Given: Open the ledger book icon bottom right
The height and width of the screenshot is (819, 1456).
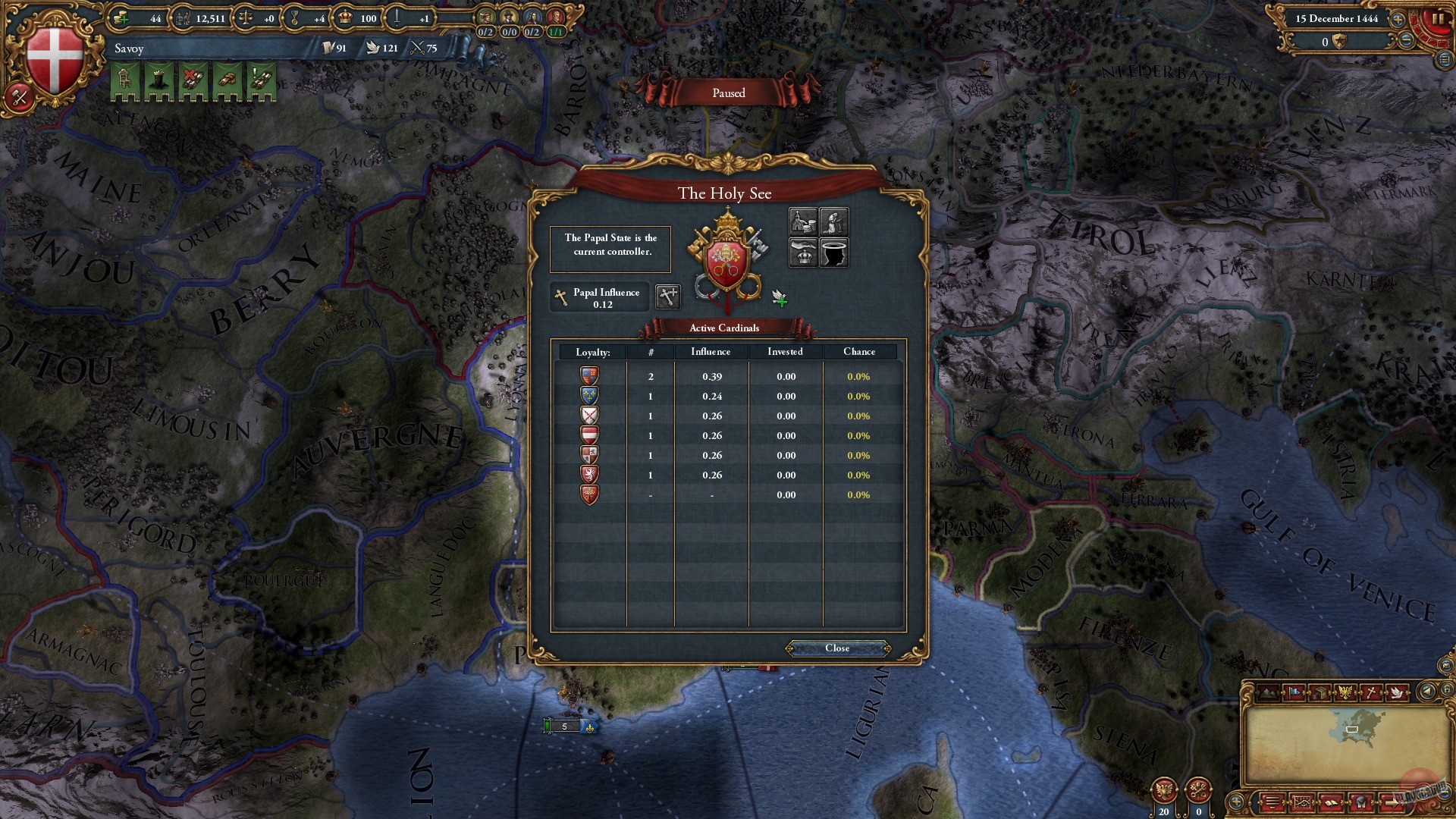Looking at the screenshot, I should click(1331, 802).
